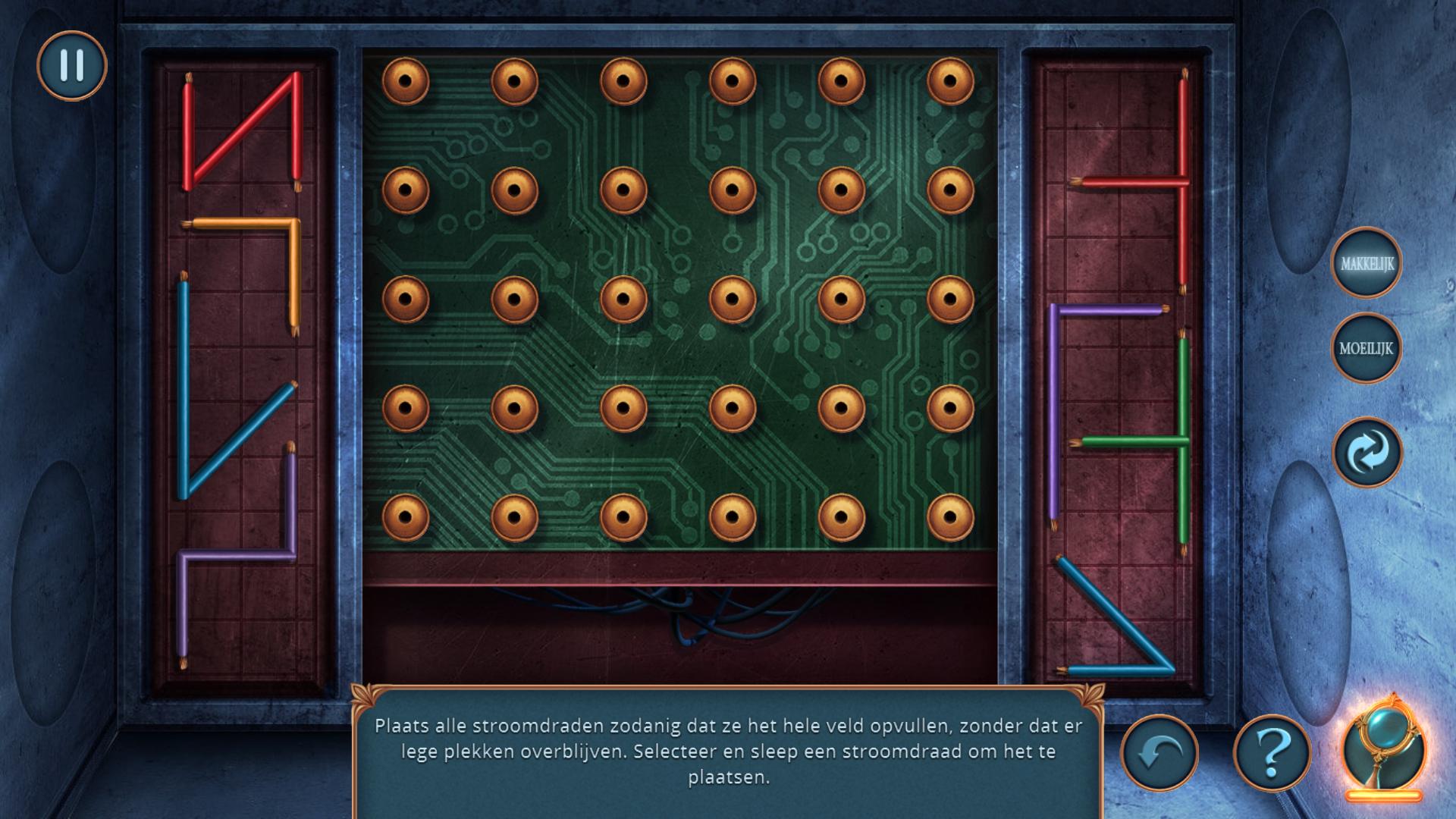Pick the orange corner wire piece
The height and width of the screenshot is (819, 1456).
point(295,273)
